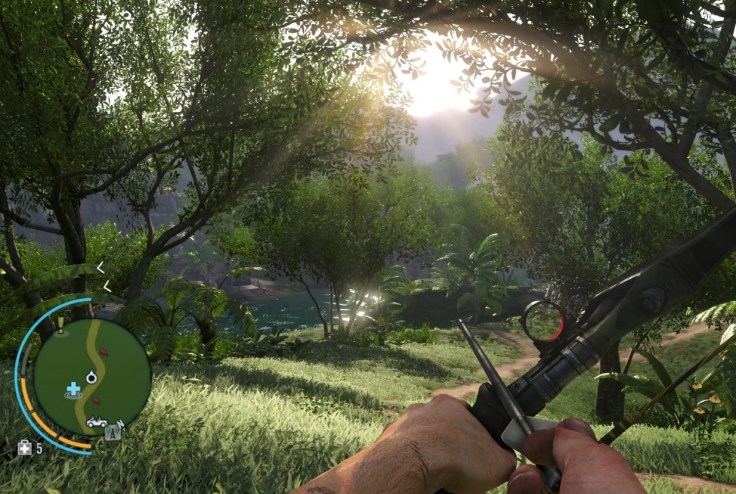This screenshot has height=494, width=736.
Task: Select the blue medical cross marker on minimap
Action: 73,388
